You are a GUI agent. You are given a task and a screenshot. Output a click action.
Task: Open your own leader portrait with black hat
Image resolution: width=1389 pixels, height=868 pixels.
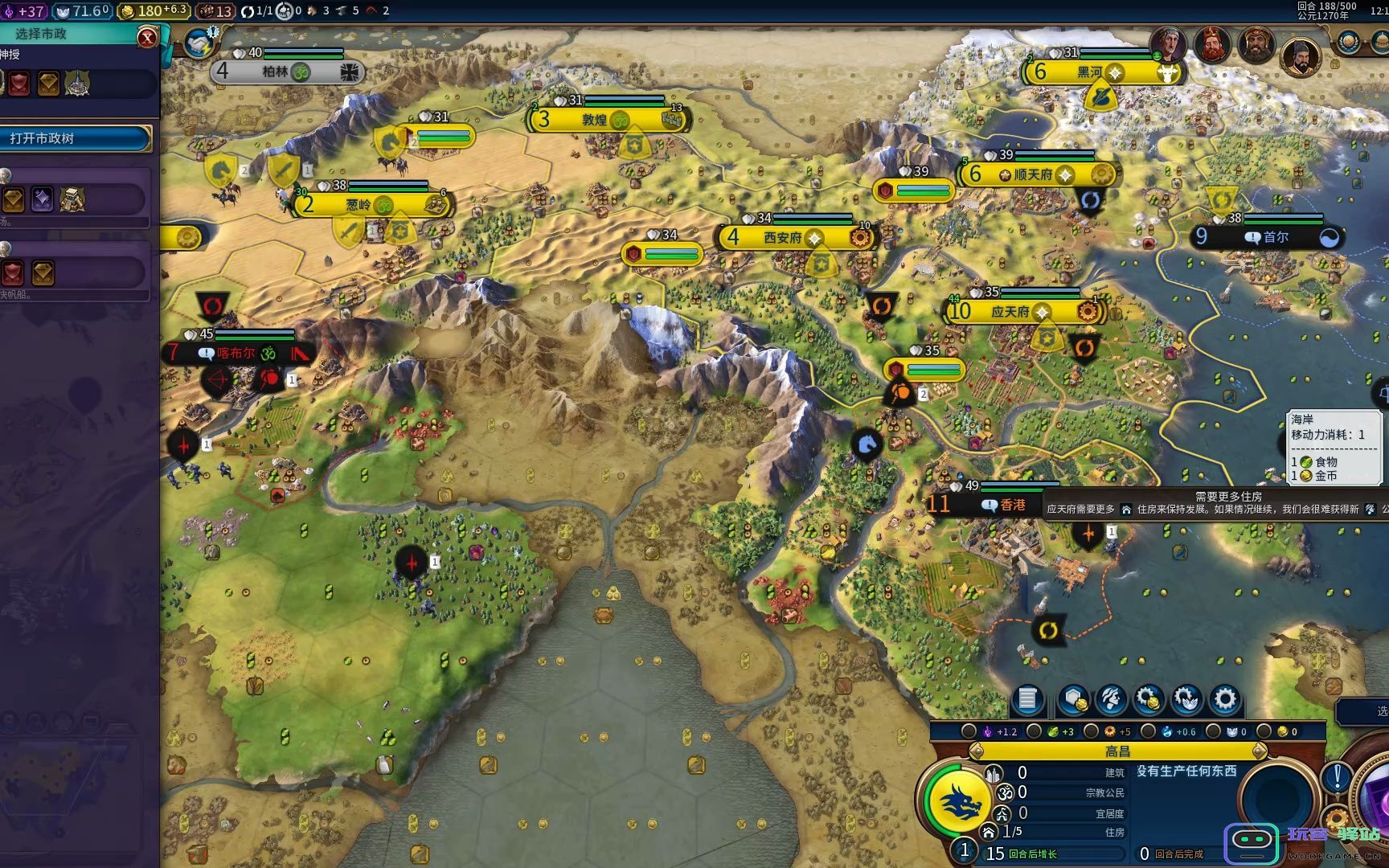coord(1300,56)
